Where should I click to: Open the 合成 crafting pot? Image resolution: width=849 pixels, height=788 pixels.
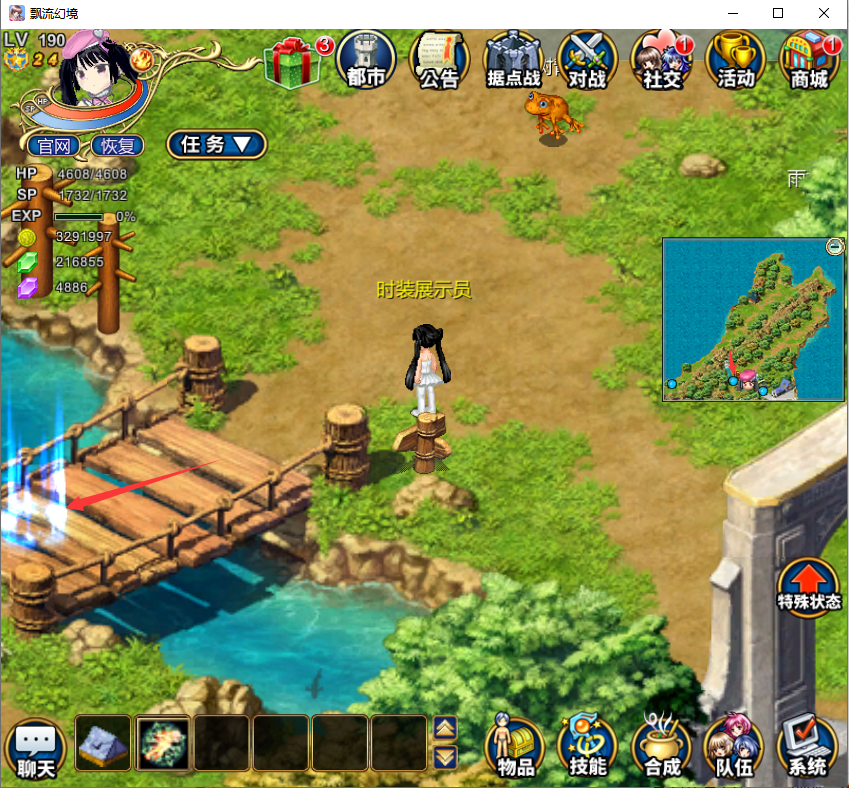point(662,748)
